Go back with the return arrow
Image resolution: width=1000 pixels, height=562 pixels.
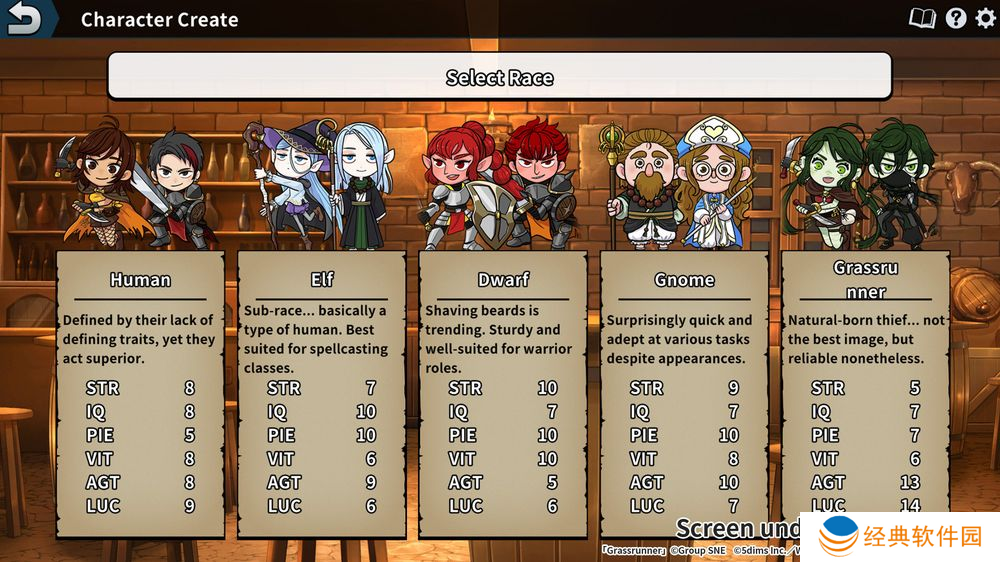point(26,18)
